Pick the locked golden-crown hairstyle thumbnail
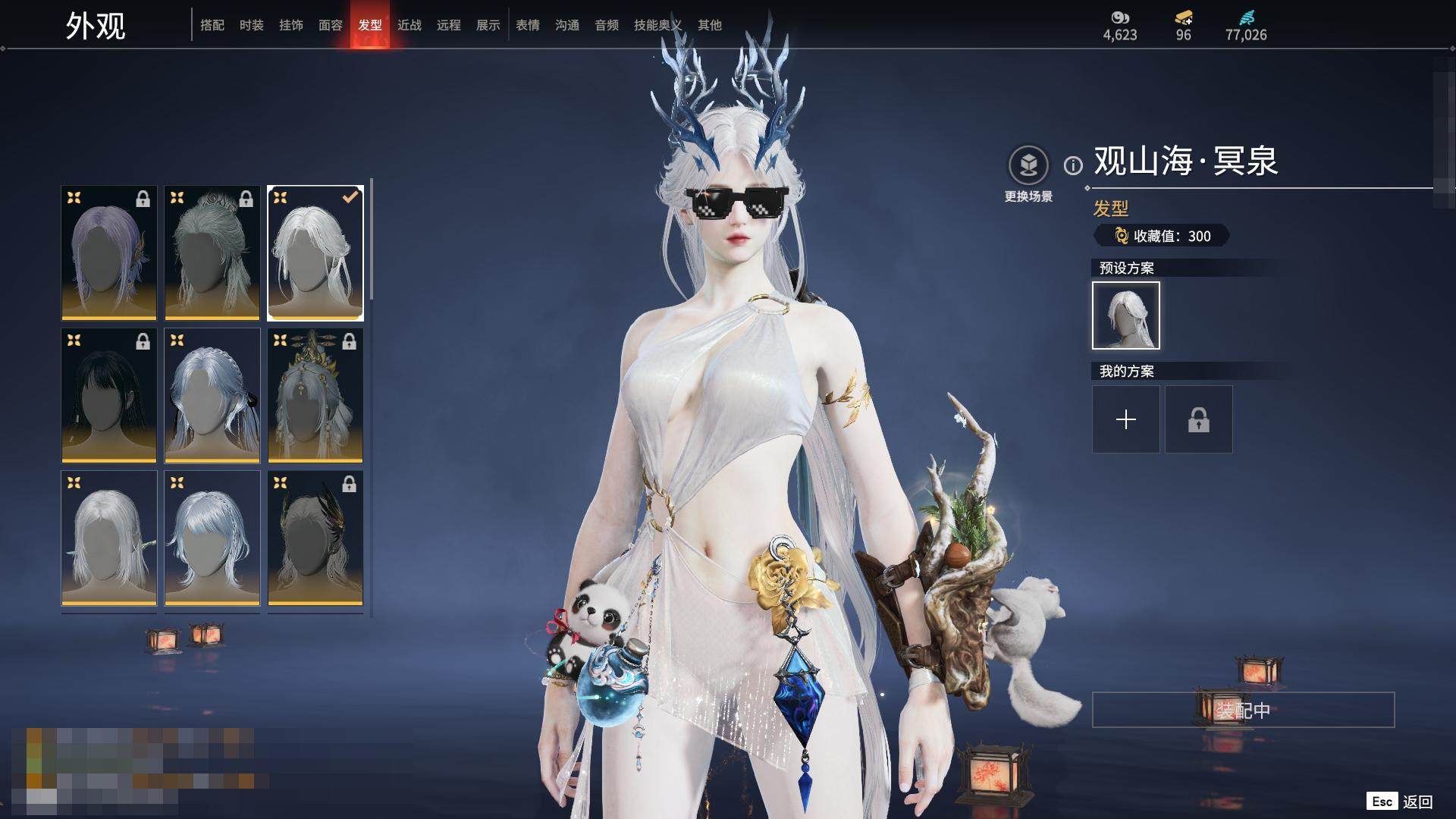This screenshot has width=1456, height=819. pos(315,395)
